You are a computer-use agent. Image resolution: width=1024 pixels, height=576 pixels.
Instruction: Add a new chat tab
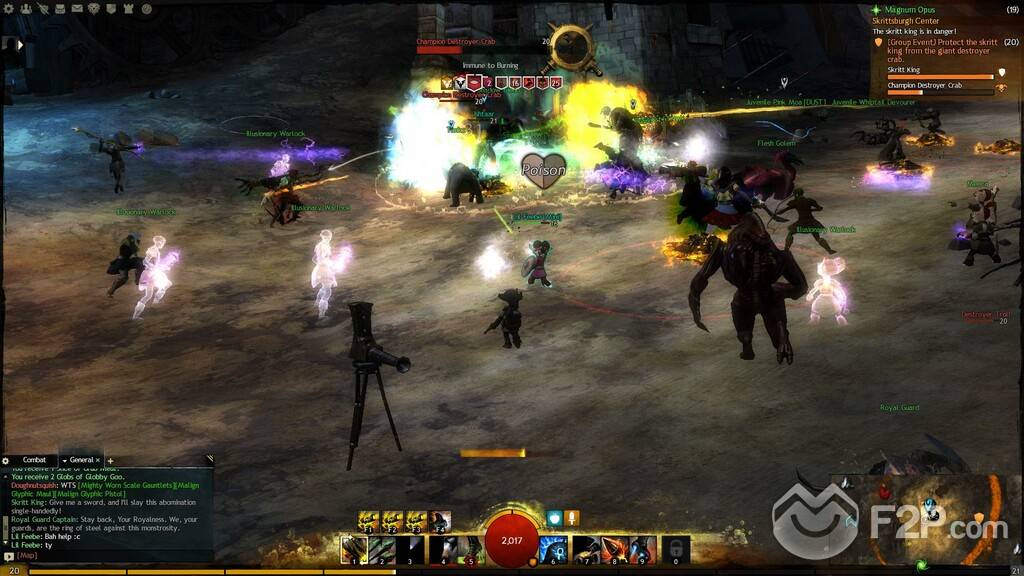tap(111, 460)
